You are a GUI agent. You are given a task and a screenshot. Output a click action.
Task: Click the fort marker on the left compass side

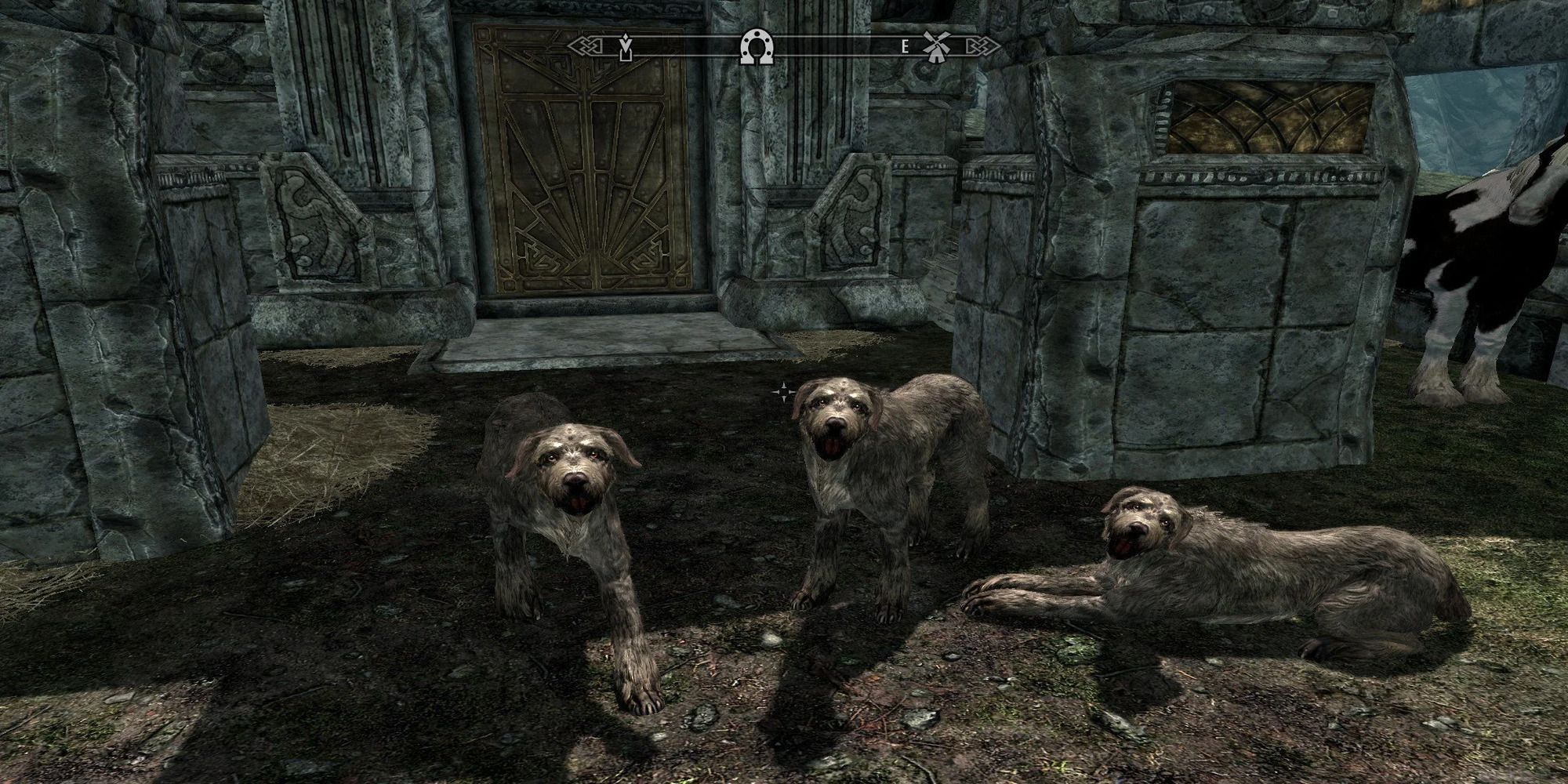626,49
